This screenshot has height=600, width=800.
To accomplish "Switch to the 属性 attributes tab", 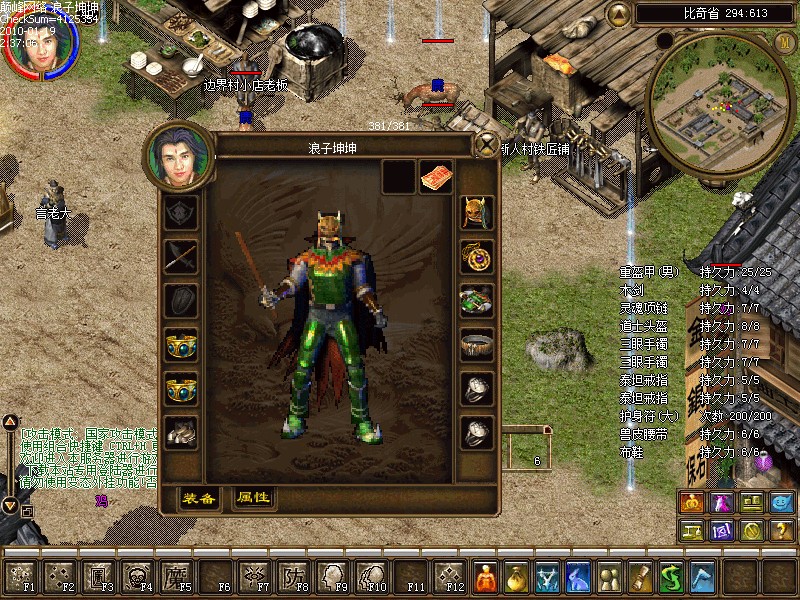I will point(253,497).
